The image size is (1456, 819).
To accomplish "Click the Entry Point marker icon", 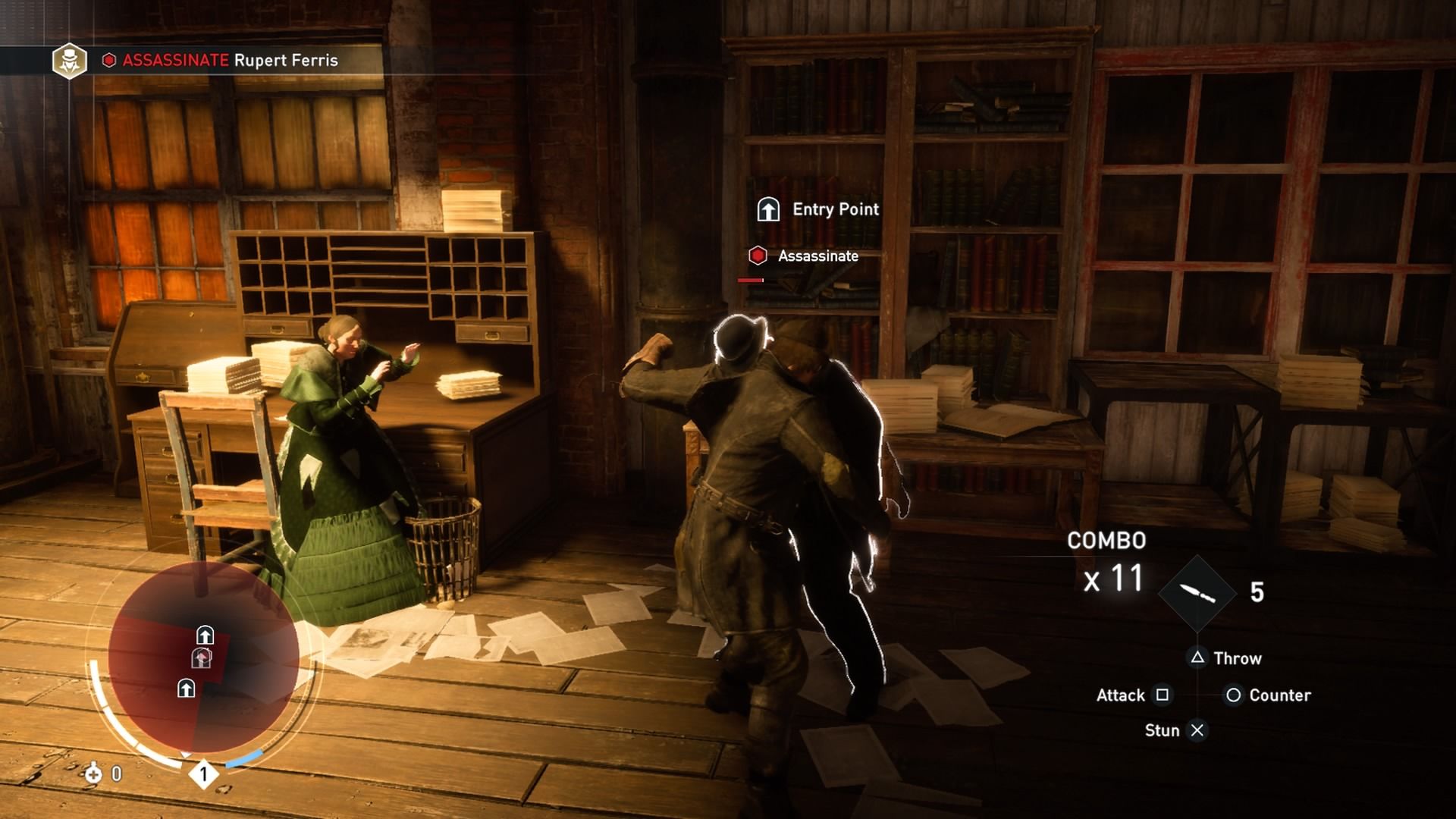I will point(768,209).
